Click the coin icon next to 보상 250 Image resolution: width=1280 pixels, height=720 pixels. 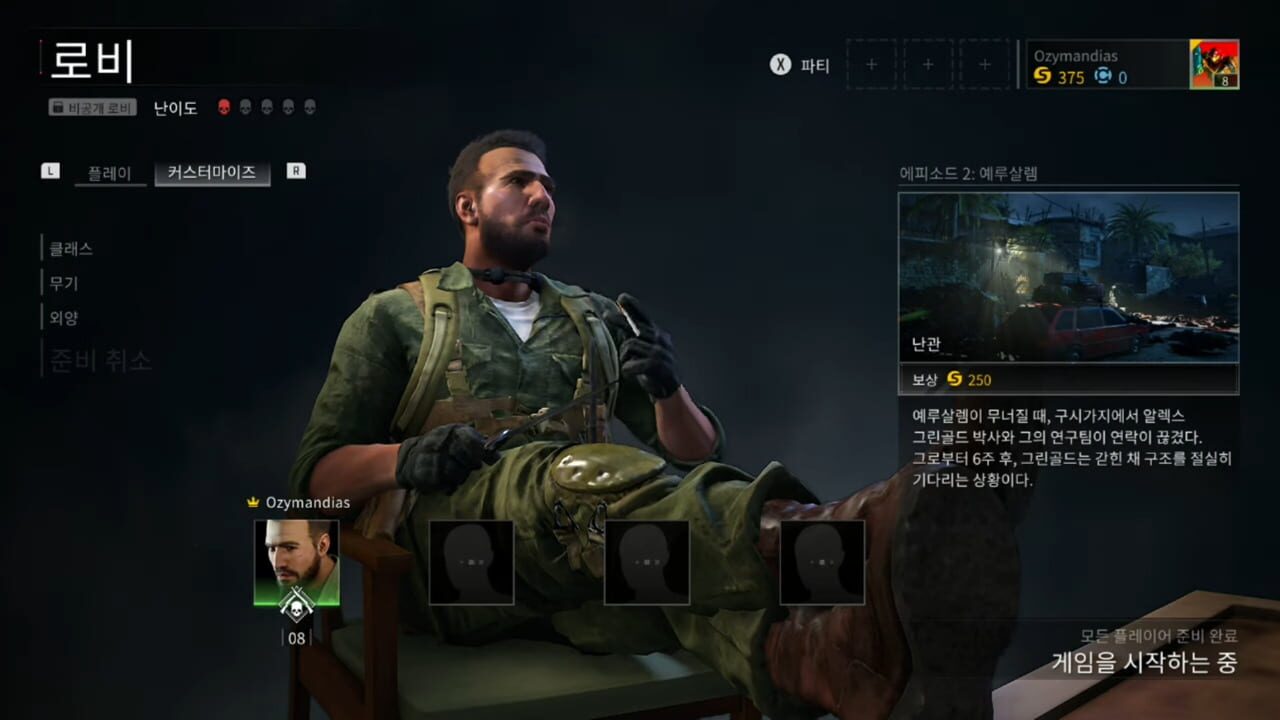pyautogui.click(x=957, y=380)
